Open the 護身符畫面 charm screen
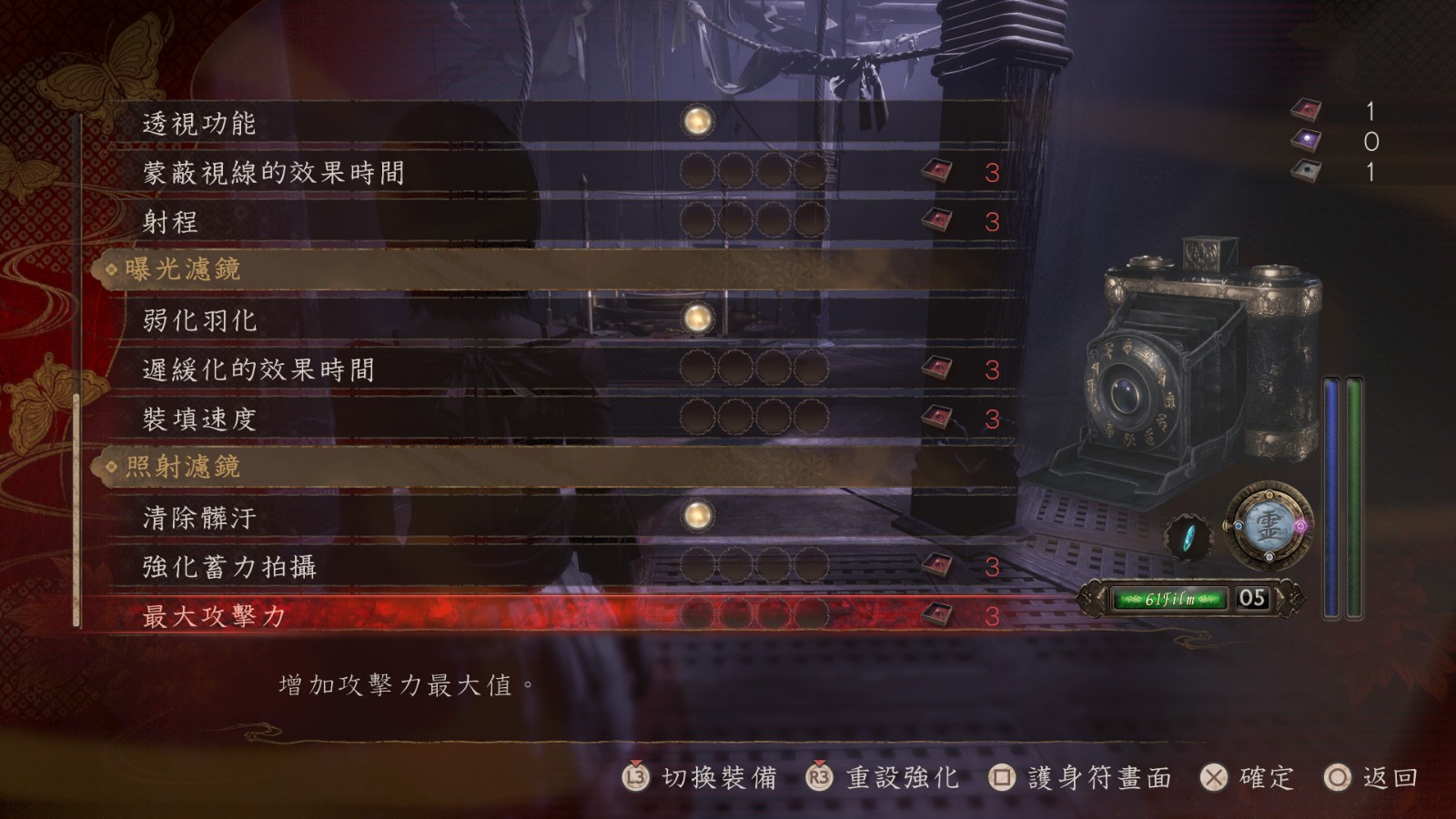Screen dimensions: 1456x819 click(x=1081, y=777)
